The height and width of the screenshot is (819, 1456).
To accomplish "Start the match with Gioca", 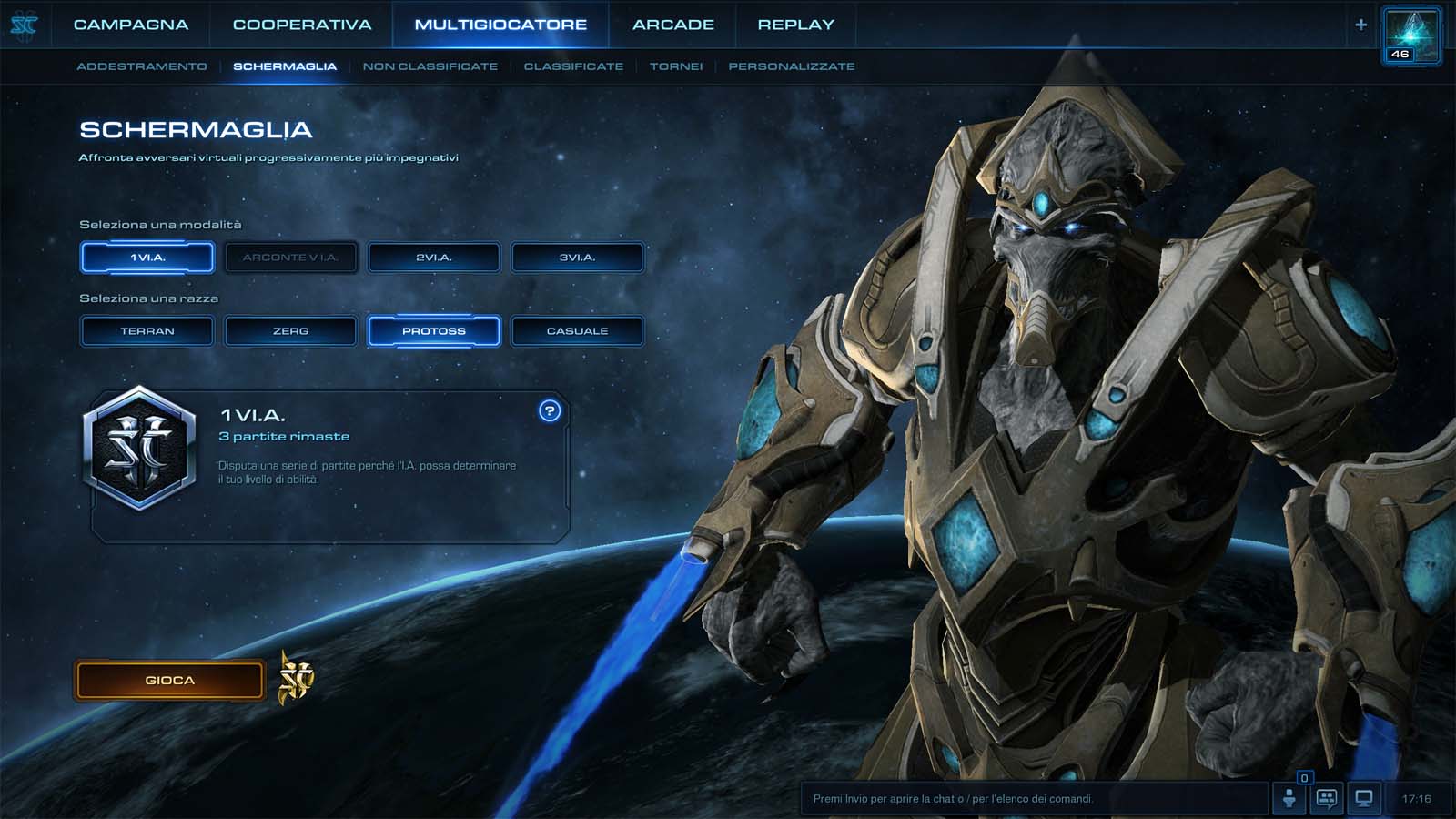I will coord(169,681).
